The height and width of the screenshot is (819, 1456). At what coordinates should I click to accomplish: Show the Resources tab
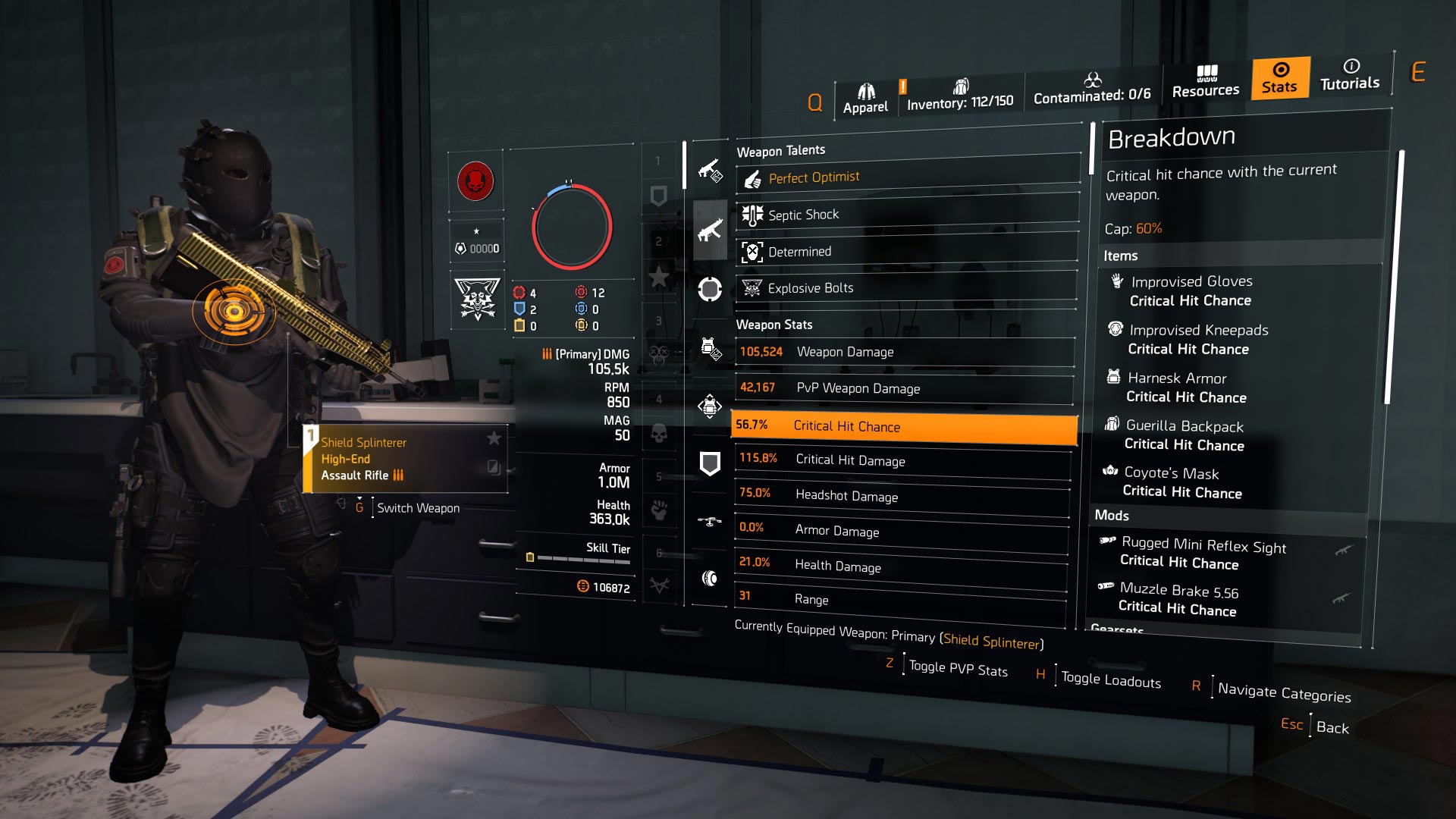(x=1206, y=82)
